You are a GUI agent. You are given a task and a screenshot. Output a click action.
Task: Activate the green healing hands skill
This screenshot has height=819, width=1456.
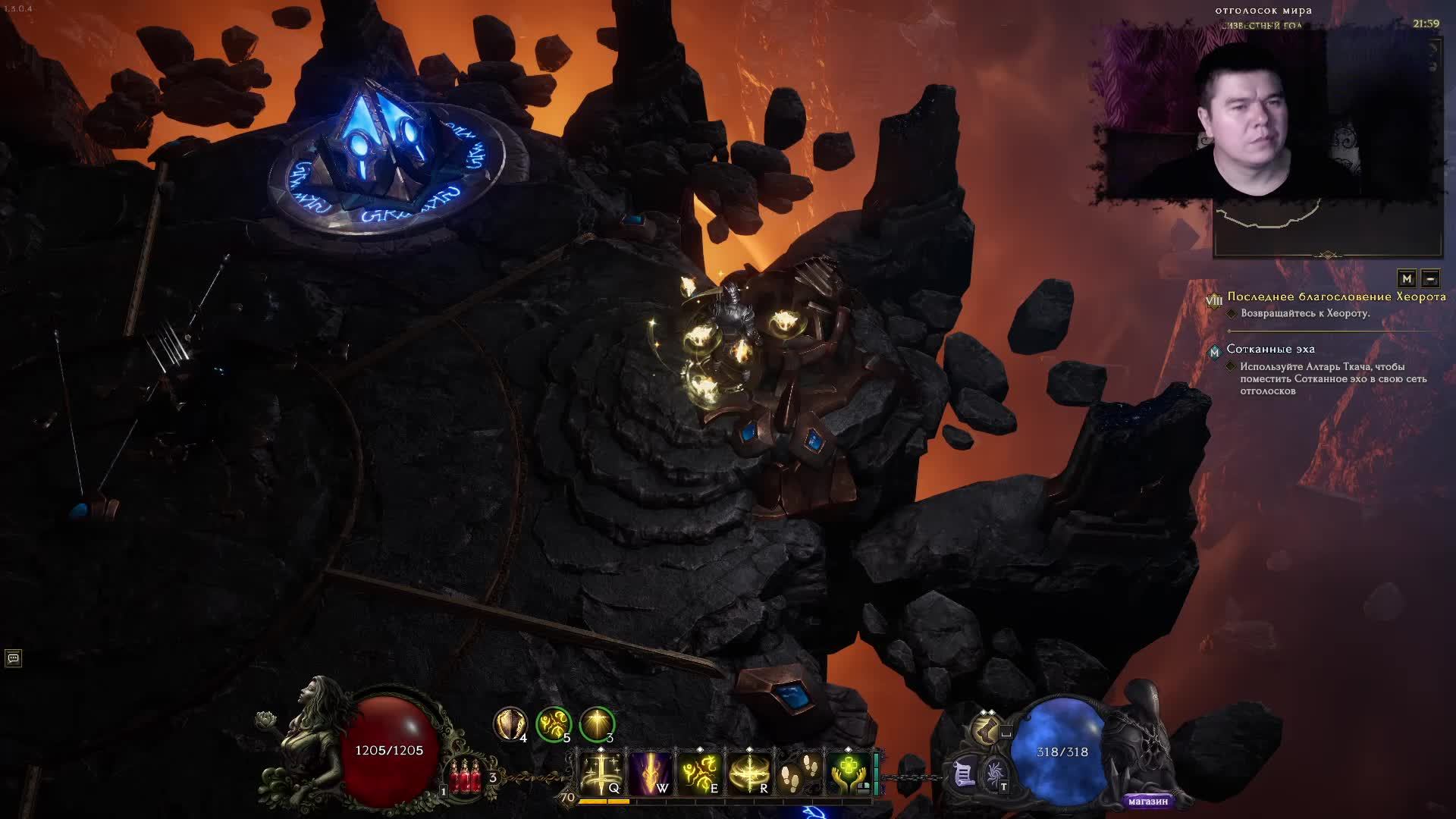click(848, 773)
